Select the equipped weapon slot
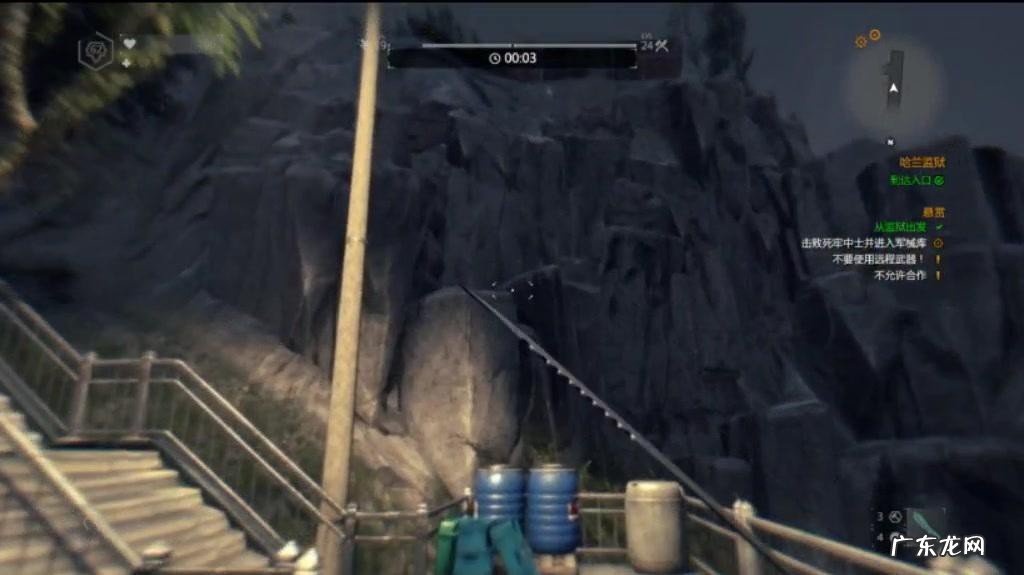This screenshot has width=1024, height=575. pyautogui.click(x=924, y=519)
